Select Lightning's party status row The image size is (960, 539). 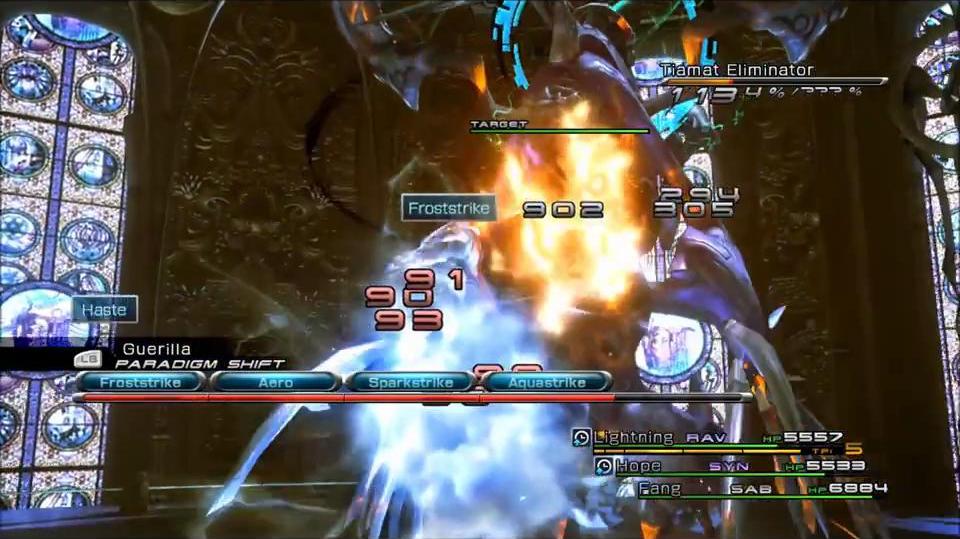(715, 438)
